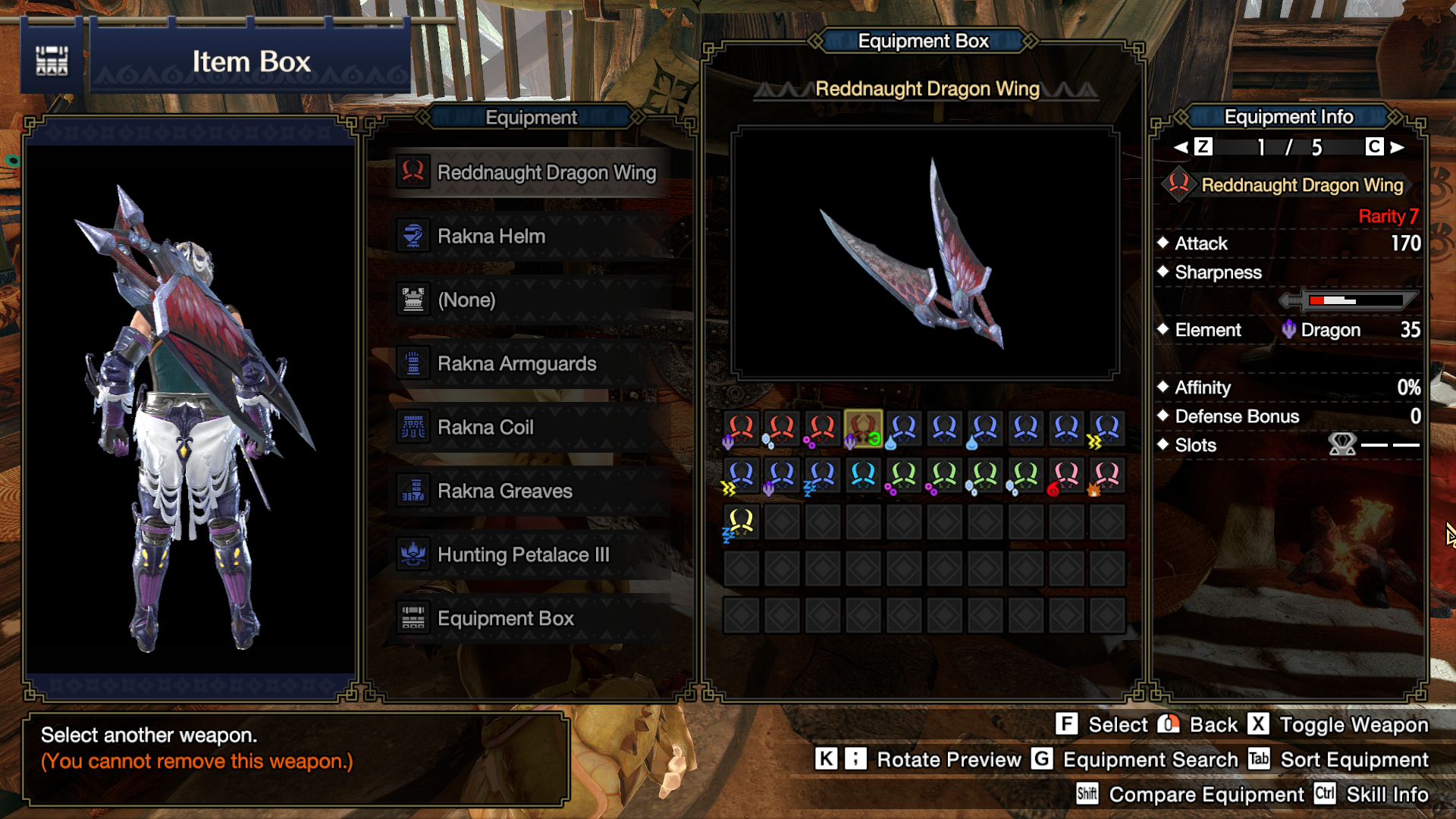Select the red dual blades with ice element

pyautogui.click(x=781, y=429)
